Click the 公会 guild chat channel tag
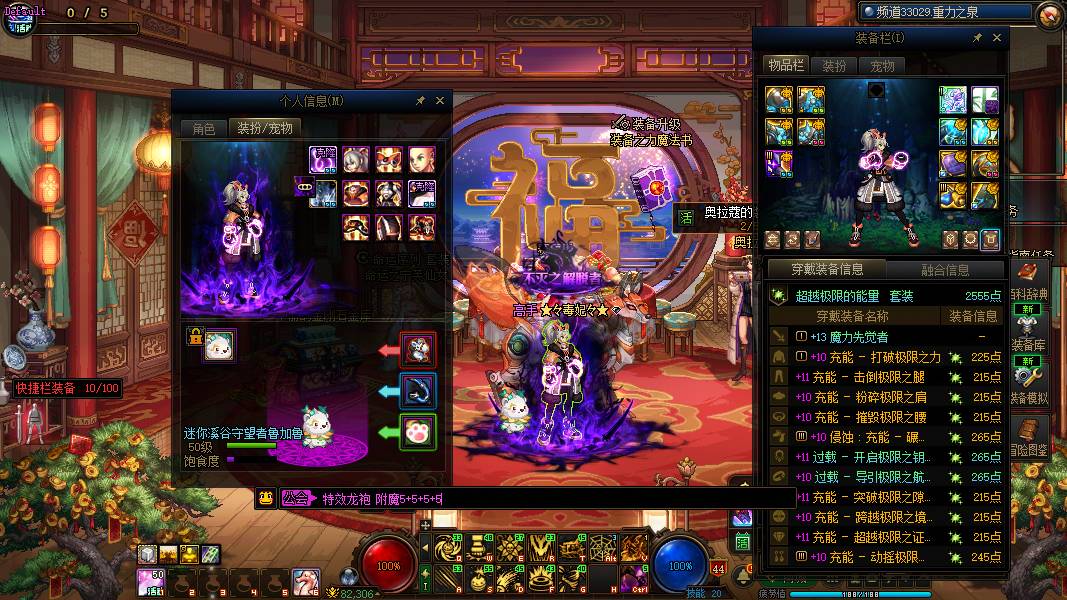Viewport: 1067px width, 600px height. [295, 498]
